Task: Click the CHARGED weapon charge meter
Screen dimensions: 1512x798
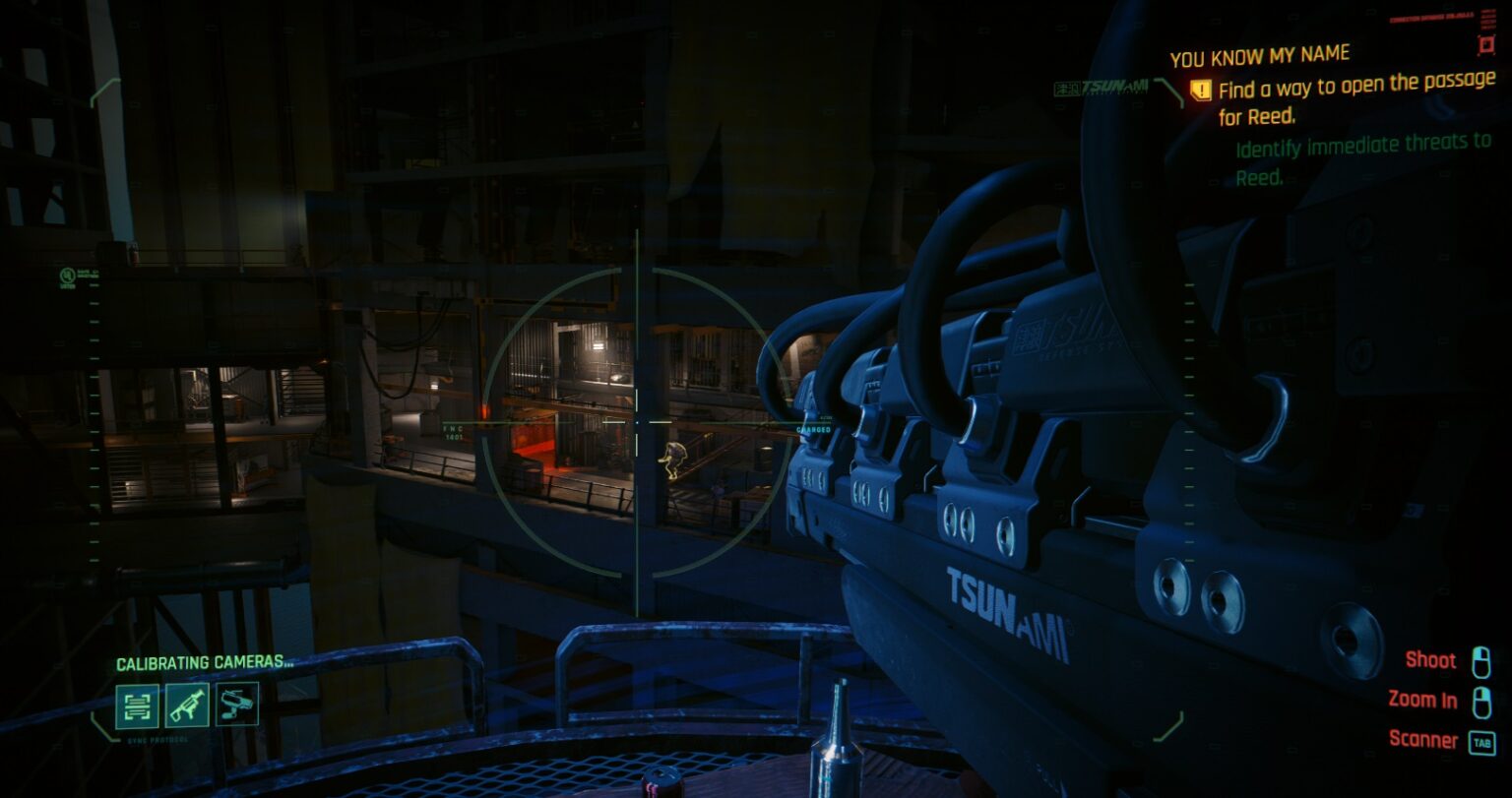Action: click(815, 430)
